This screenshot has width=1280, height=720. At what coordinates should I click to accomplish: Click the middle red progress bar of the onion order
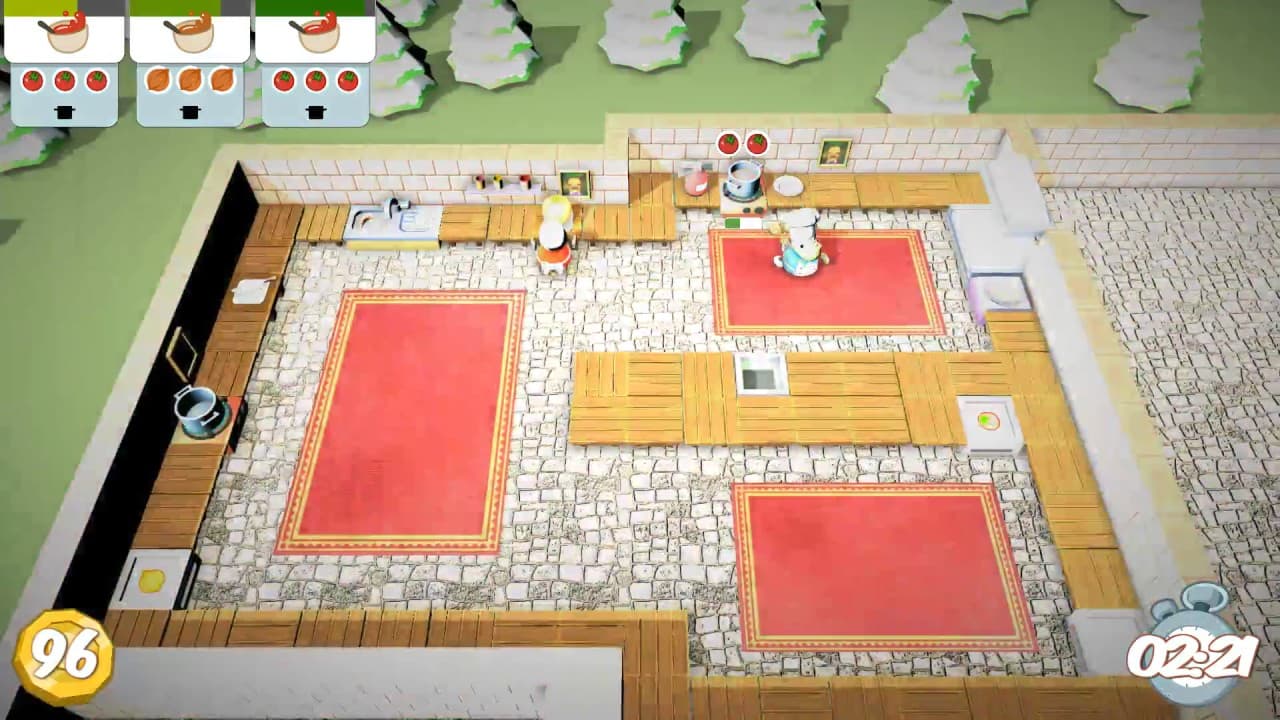coord(190,8)
